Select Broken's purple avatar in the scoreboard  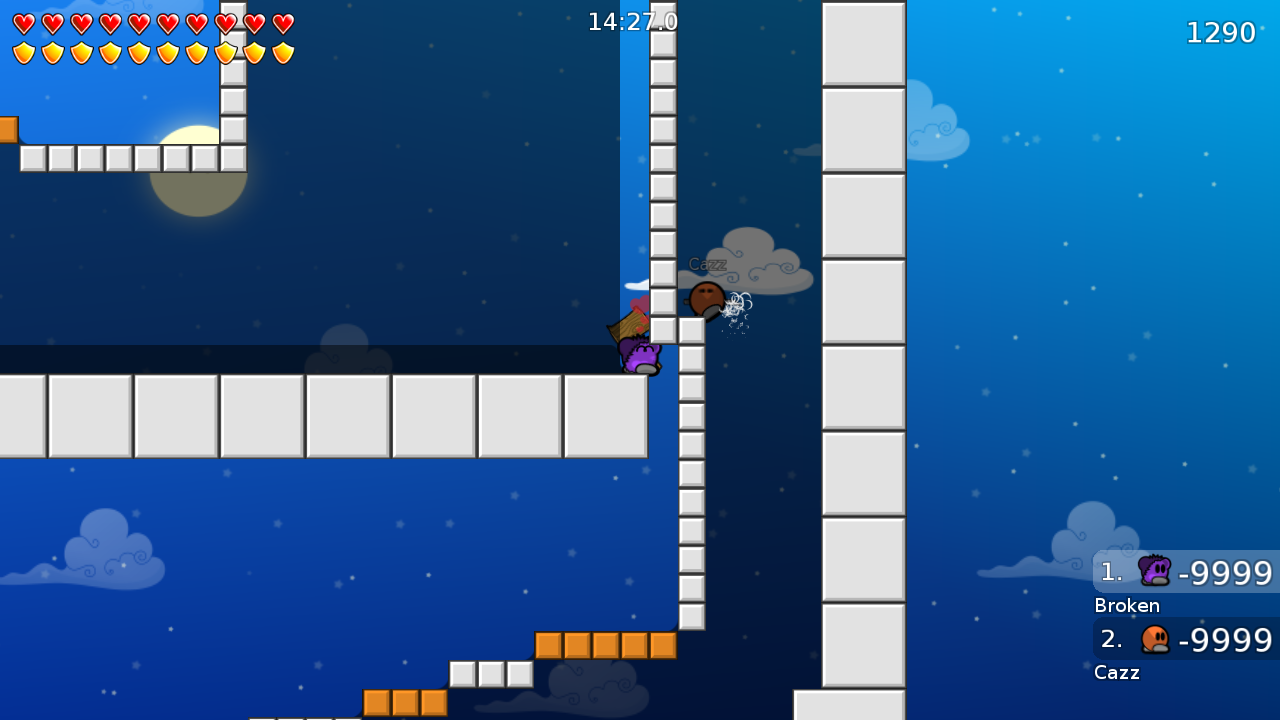point(1155,571)
